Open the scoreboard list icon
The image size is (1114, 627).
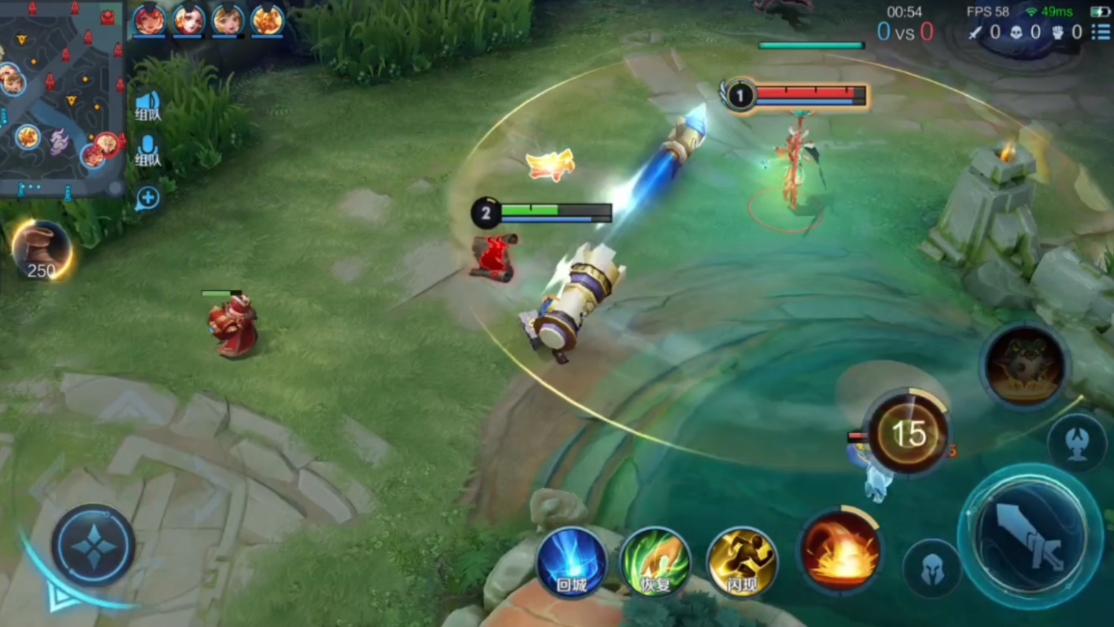[x=1101, y=32]
